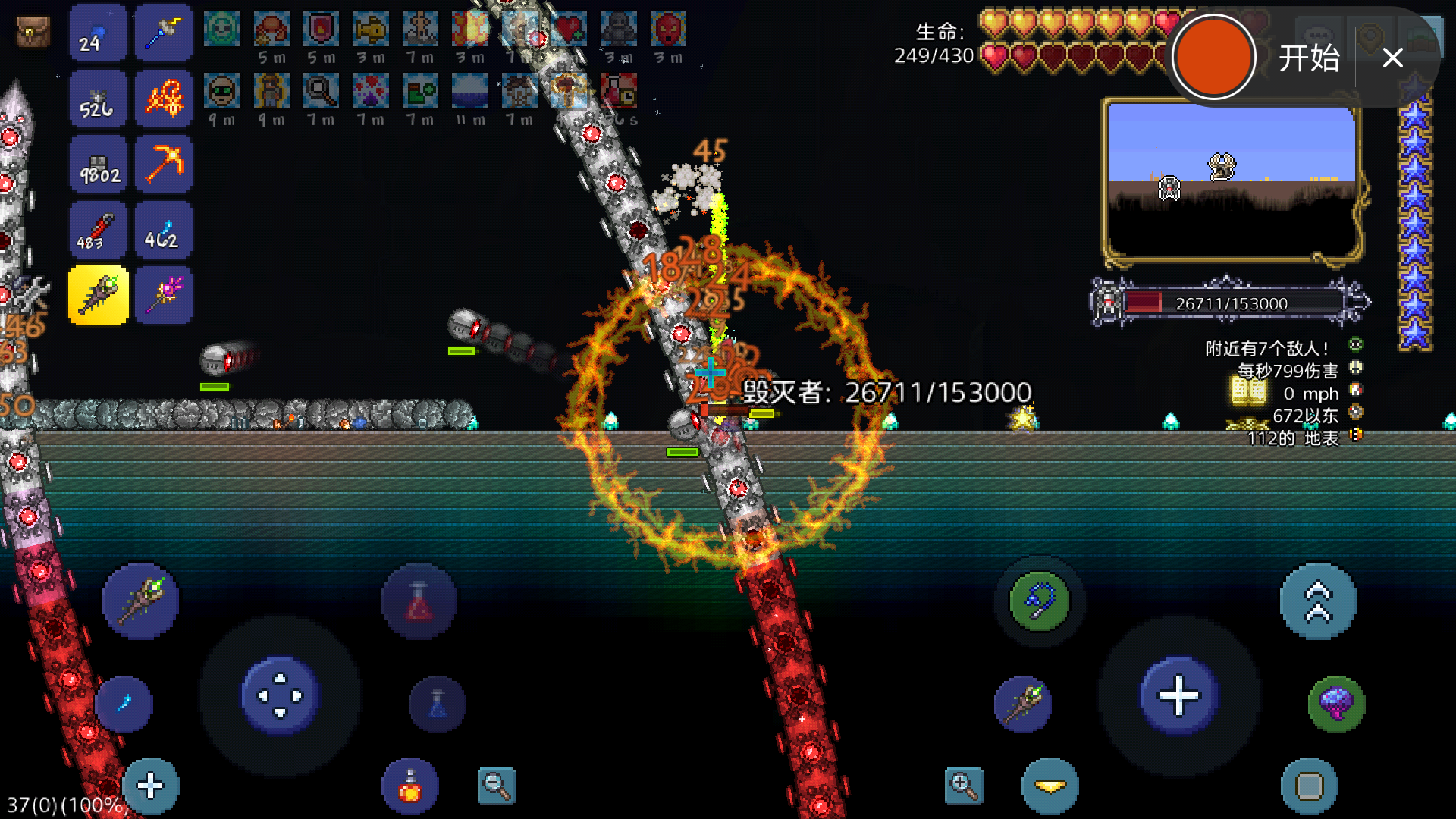Tap the jump double-arrow button
Screen dimensions: 1456x819
(1318, 601)
